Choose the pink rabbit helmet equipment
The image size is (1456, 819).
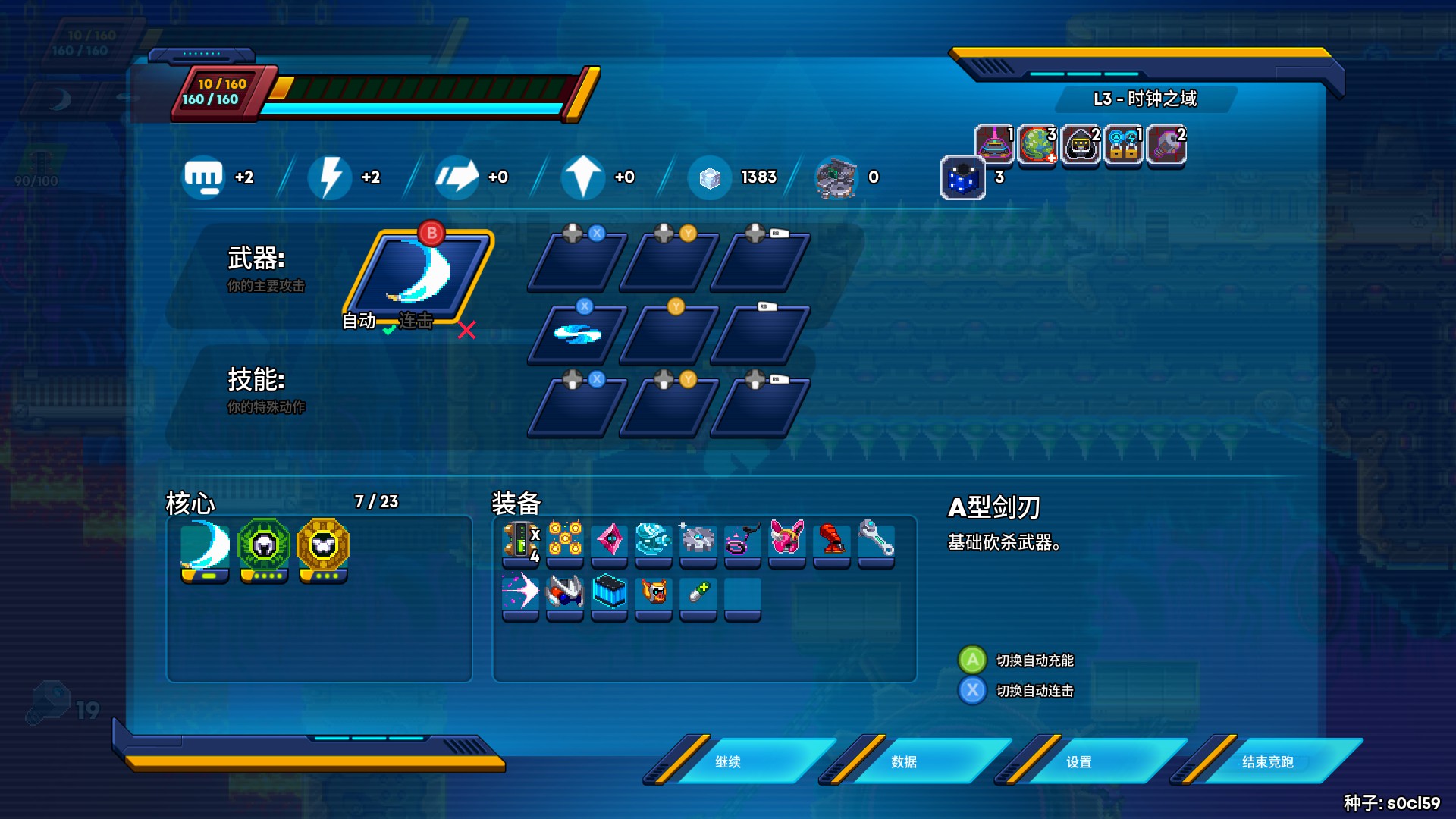click(x=787, y=539)
